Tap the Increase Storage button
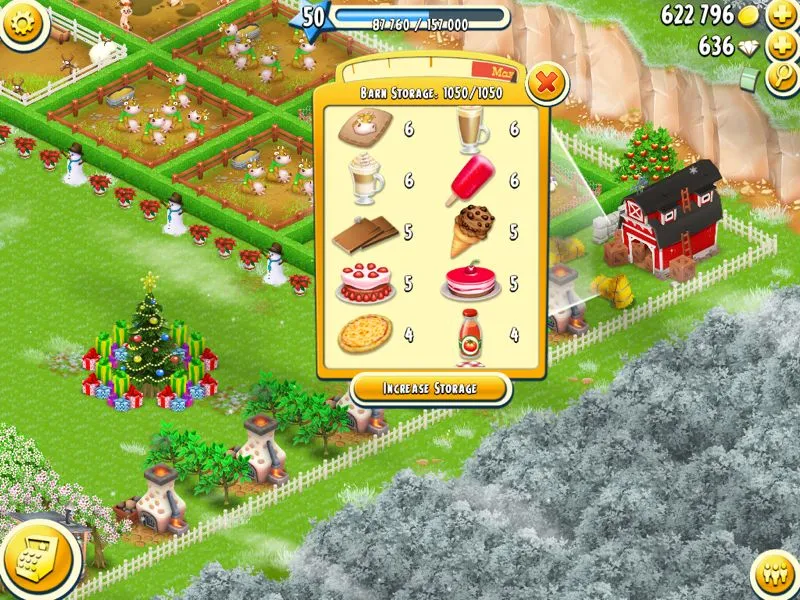Viewport: 800px width, 600px height. (431, 388)
